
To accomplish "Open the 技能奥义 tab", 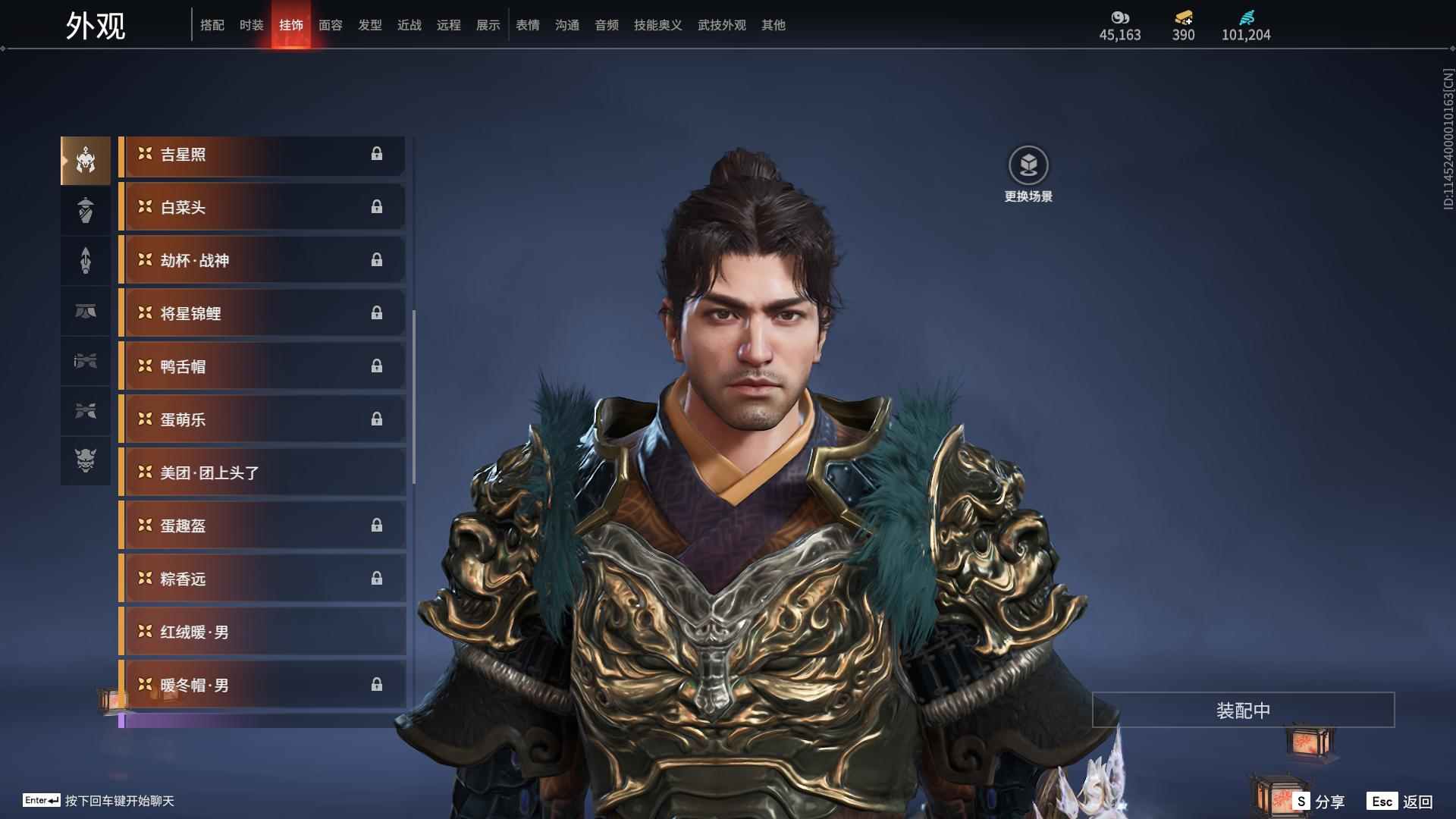I will coord(657,25).
